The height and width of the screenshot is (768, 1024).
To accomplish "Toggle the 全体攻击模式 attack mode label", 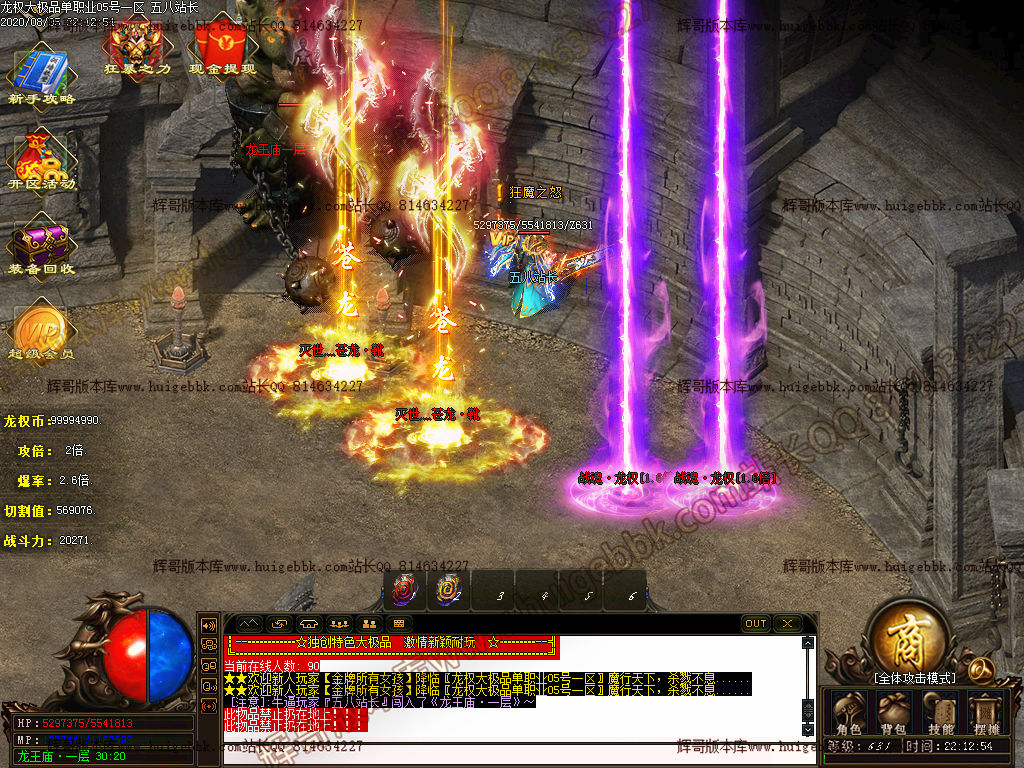I will pos(914,678).
